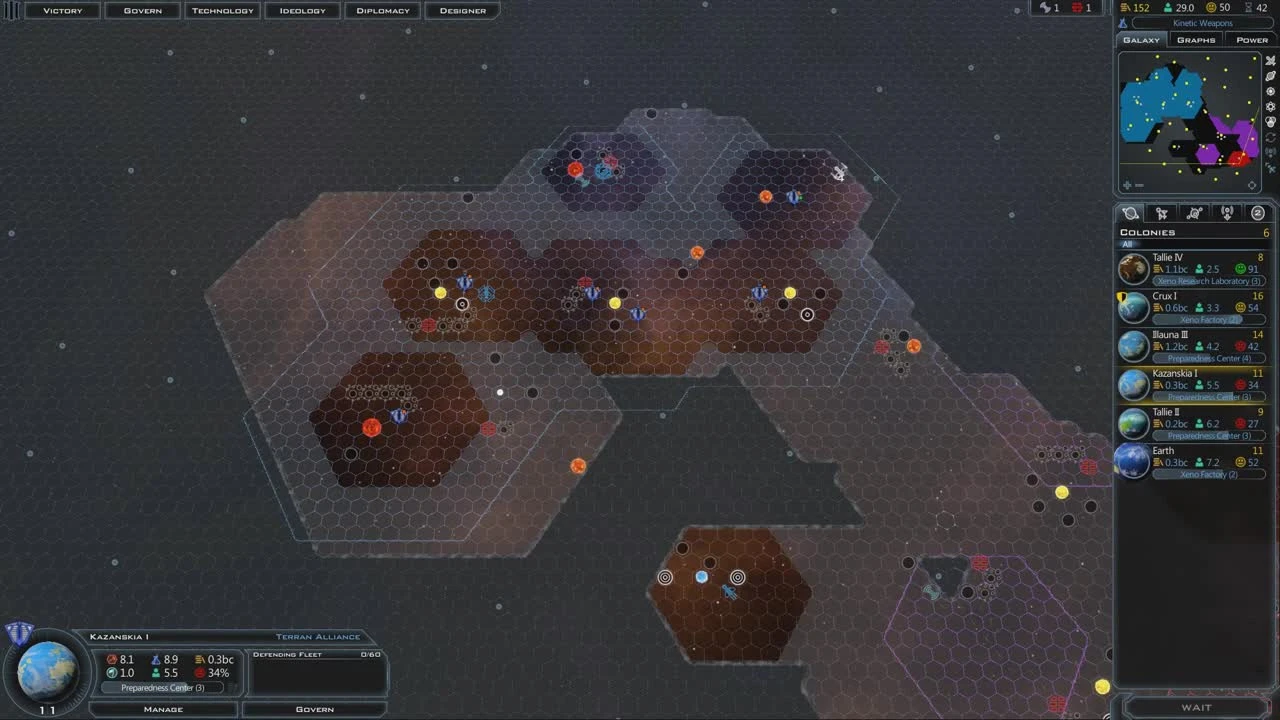Open the notifications tab with badge 2
The image size is (1280, 720).
click(1258, 212)
